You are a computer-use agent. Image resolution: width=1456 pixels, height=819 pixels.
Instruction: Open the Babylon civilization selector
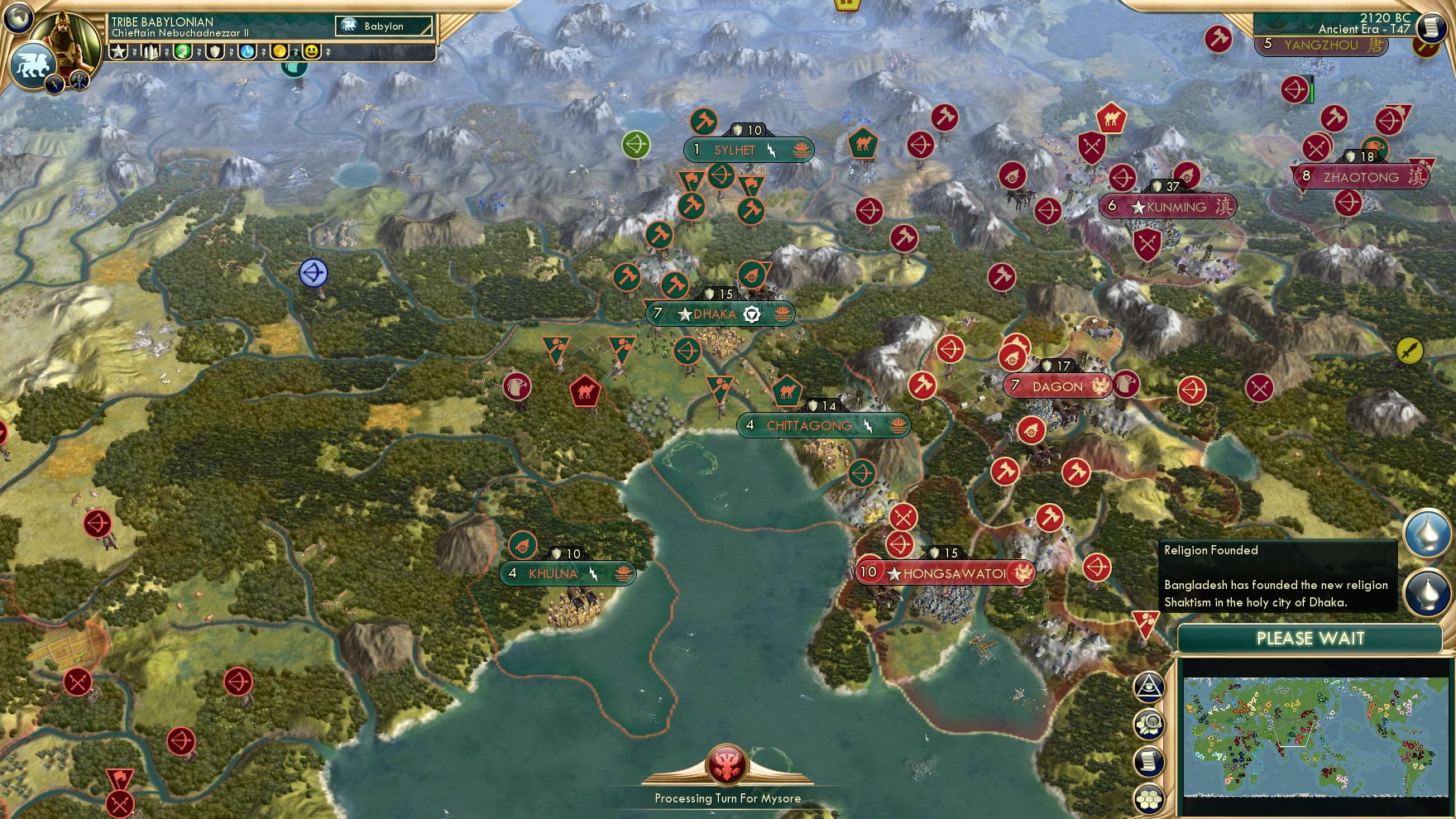tap(382, 26)
